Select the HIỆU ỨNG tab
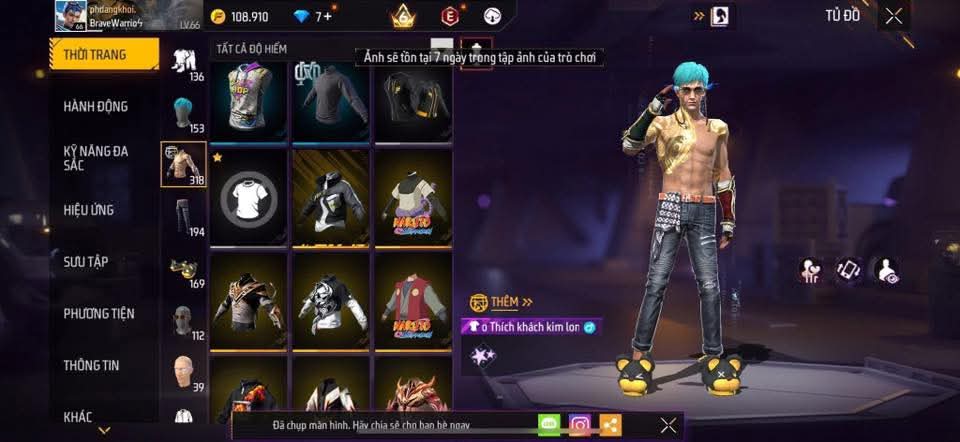Screen dimensions: 960x442 coord(89,210)
